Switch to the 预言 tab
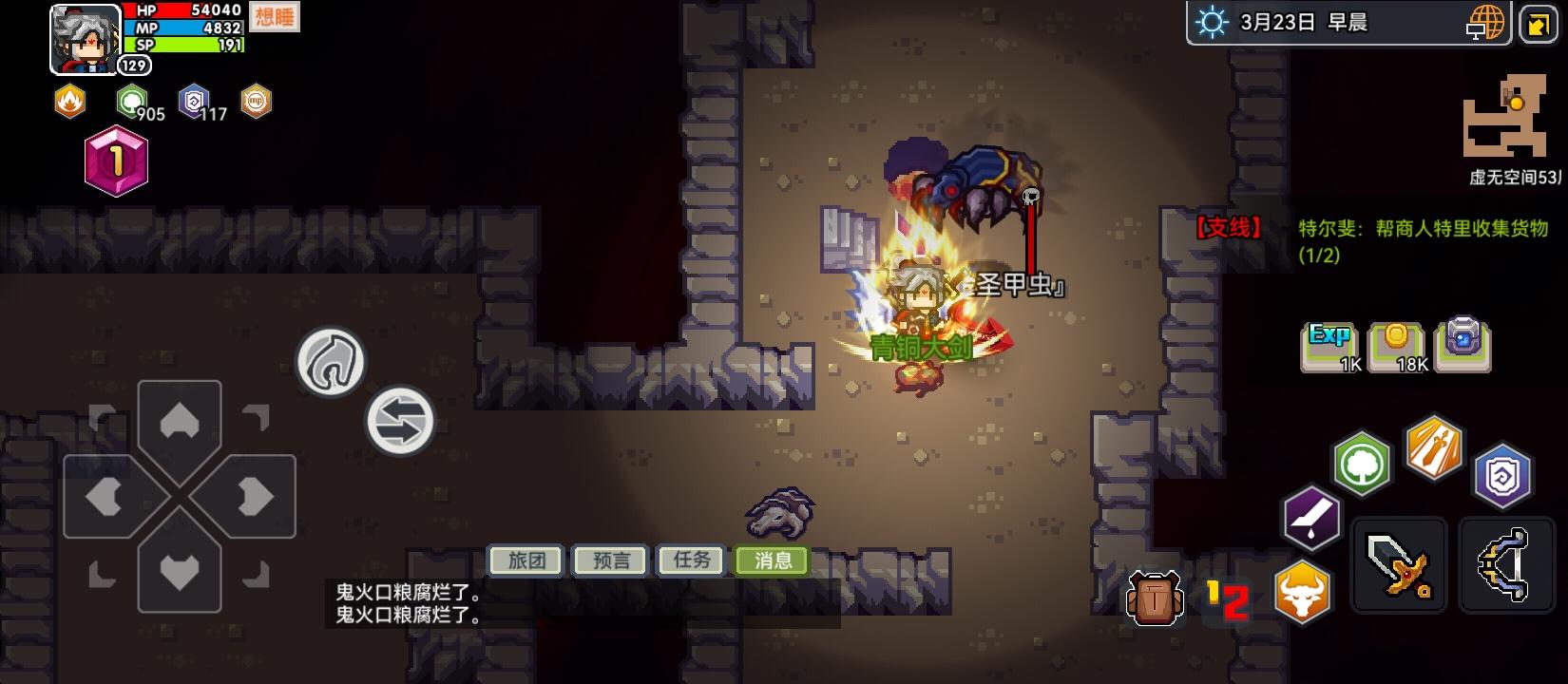This screenshot has height=684, width=1568. [x=608, y=560]
